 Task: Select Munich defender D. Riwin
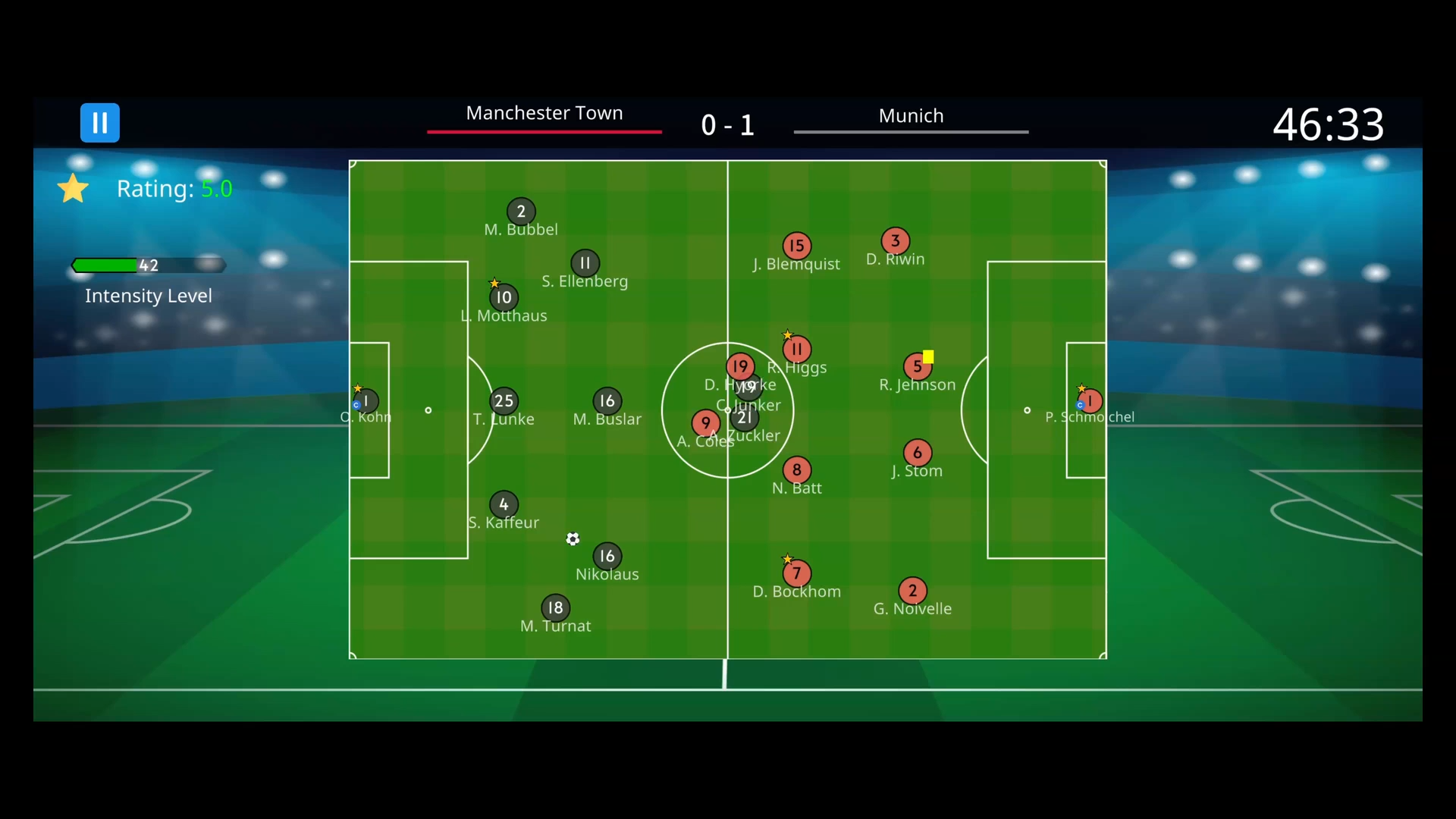[x=895, y=241]
